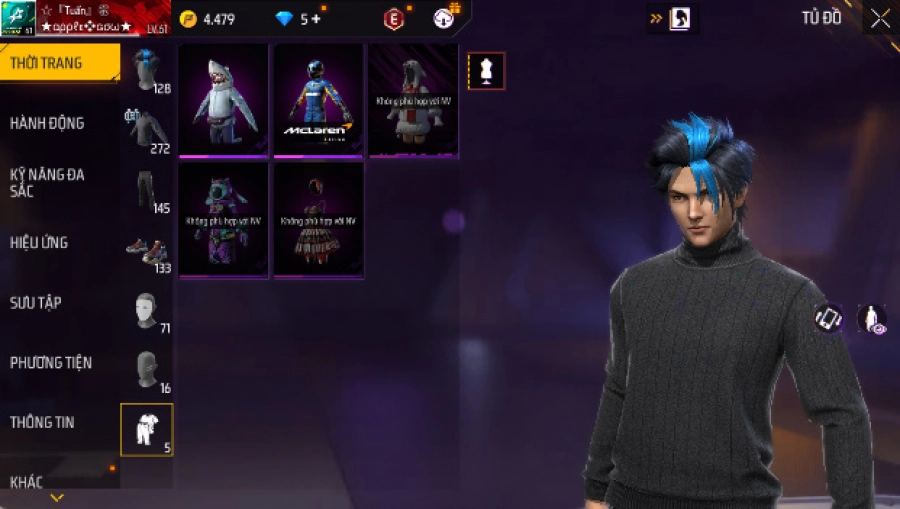The height and width of the screenshot is (509, 900).
Task: Click the mannequin icon beside the outfit grid
Action: coord(487,71)
